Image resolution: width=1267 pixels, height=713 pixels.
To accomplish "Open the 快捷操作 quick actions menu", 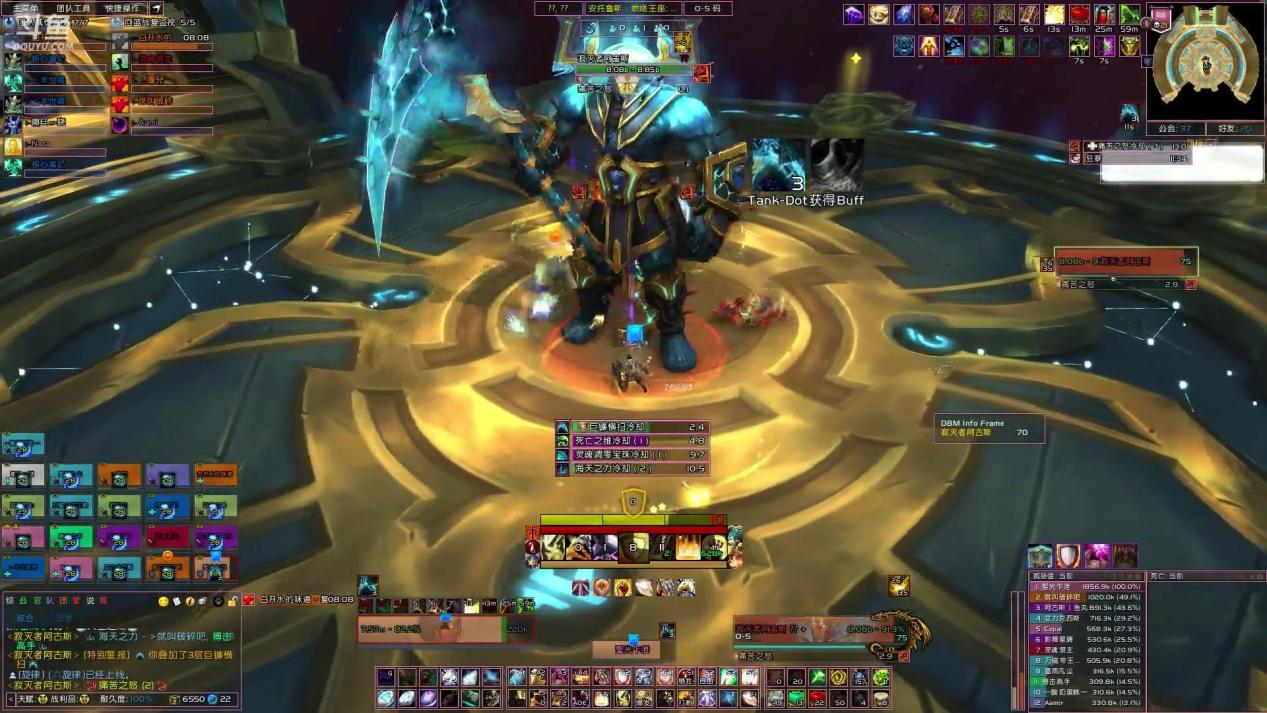I will click(123, 8).
